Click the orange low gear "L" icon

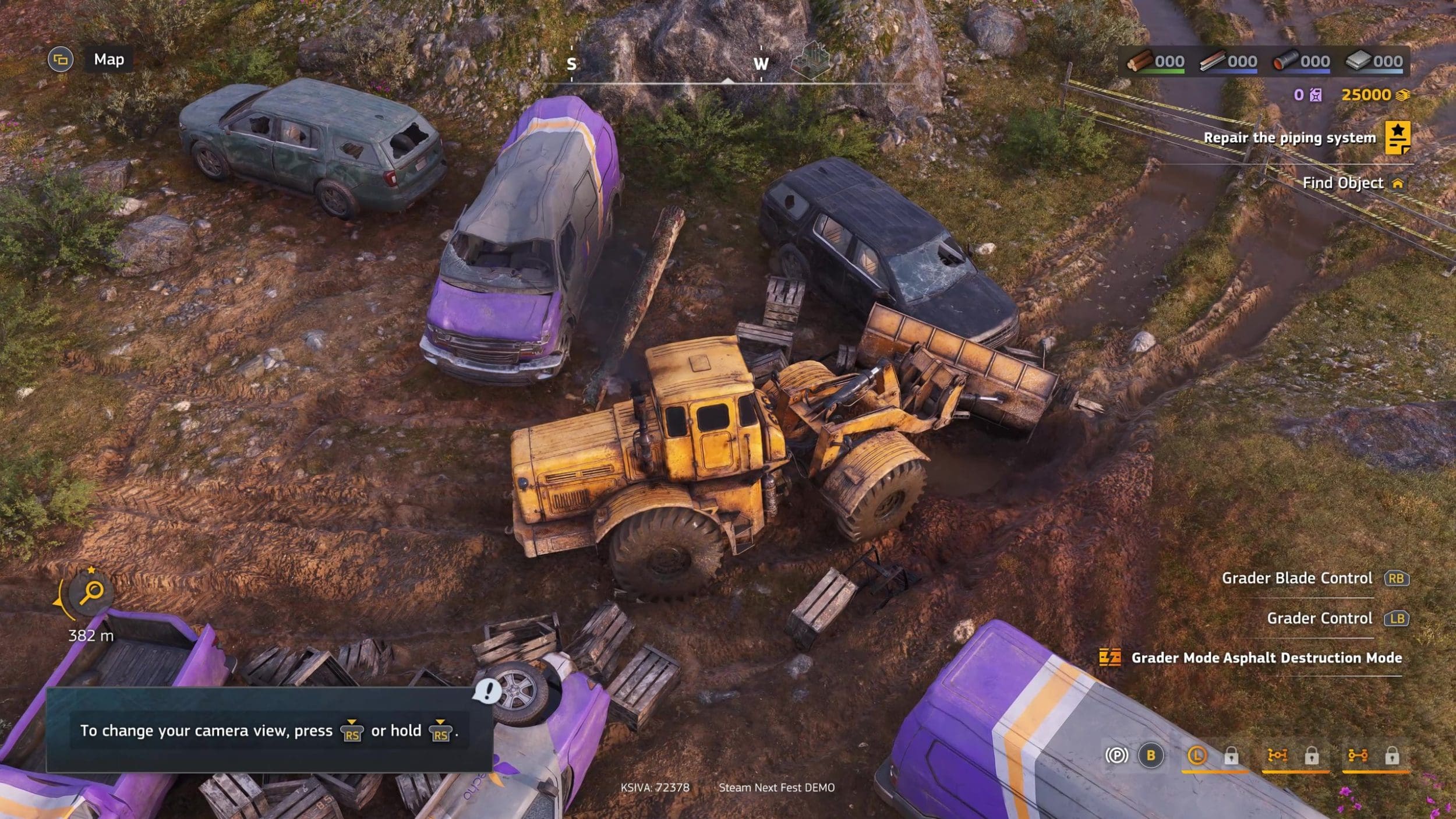[x=1196, y=756]
